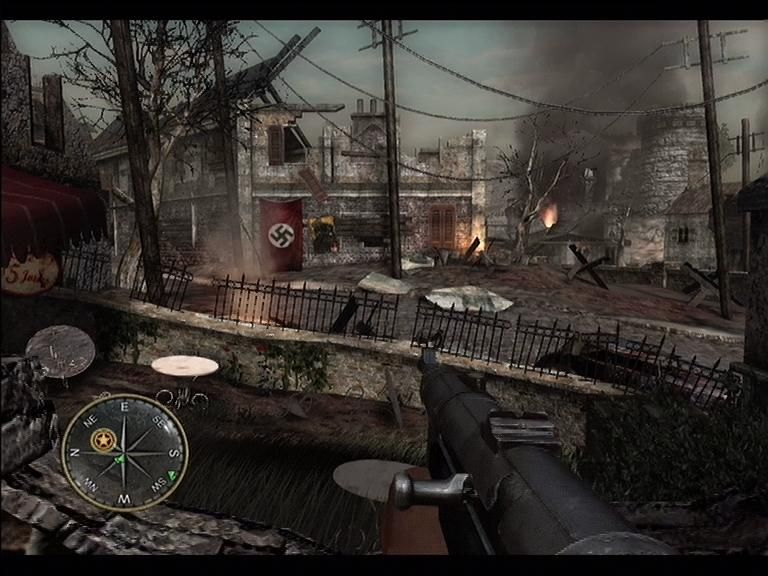Select the gold star objective marker

(x=101, y=439)
